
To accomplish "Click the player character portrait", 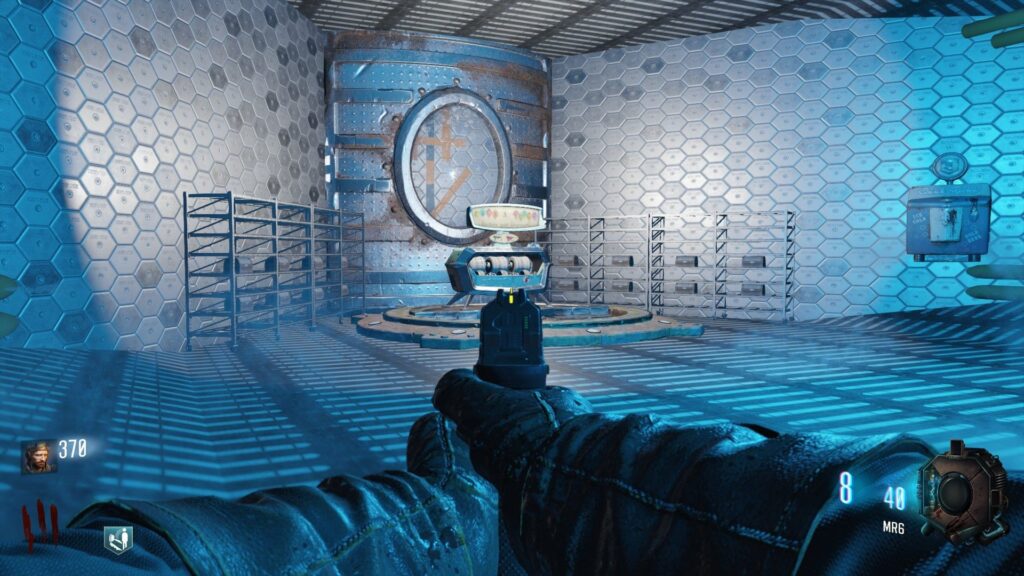I will [x=39, y=456].
